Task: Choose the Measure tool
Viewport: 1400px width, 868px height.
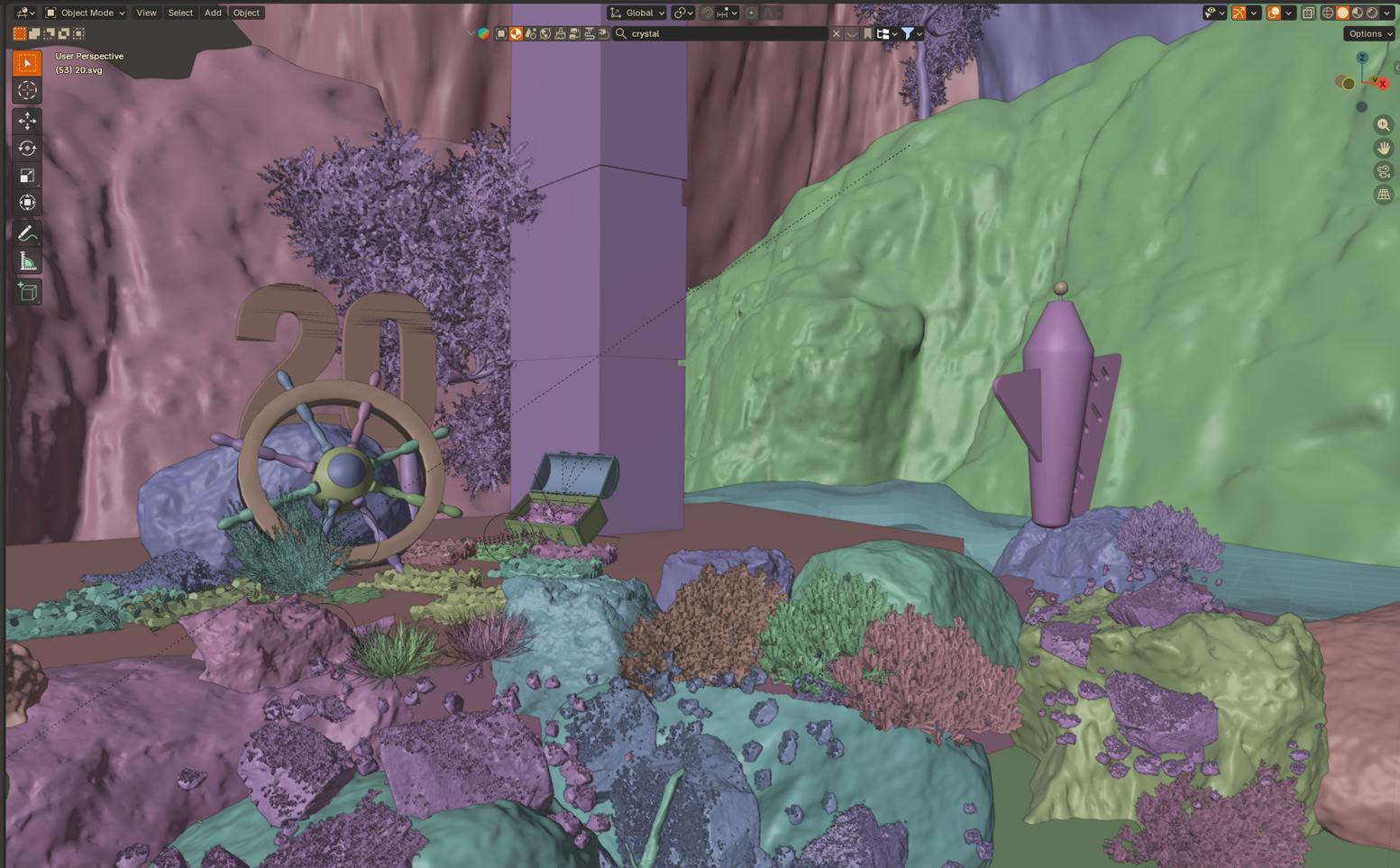Action: click(27, 261)
